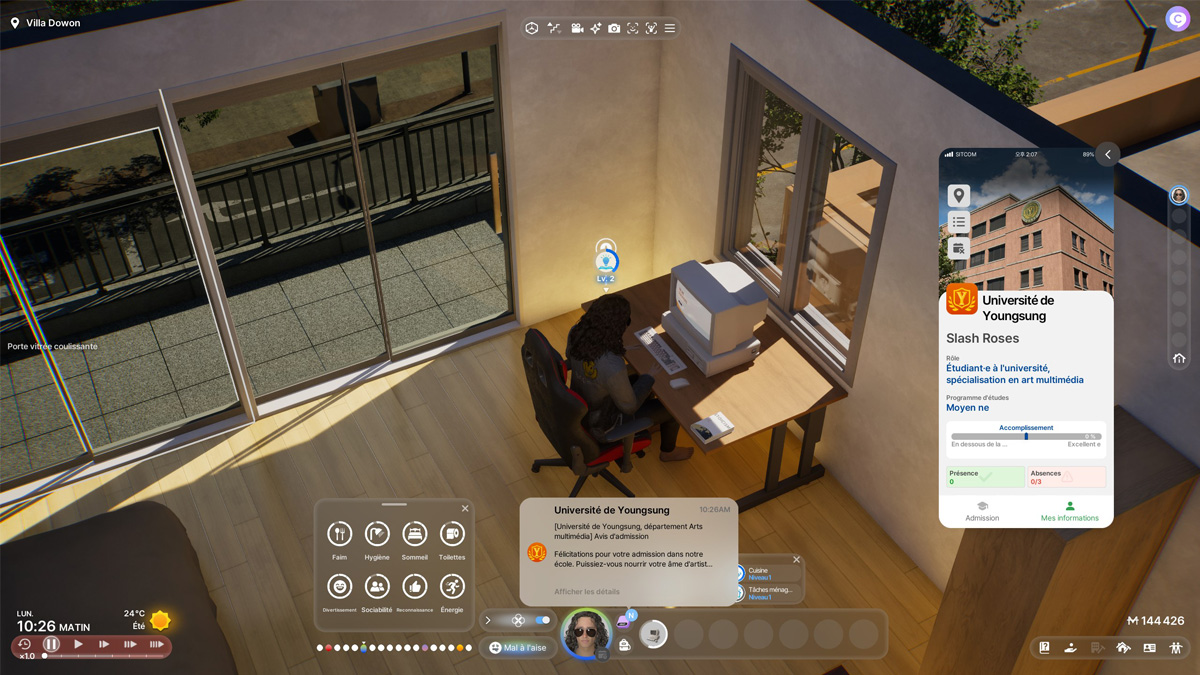The width and height of the screenshot is (1200, 675).
Task: Click the character portrait with sunglasses
Action: (x=586, y=634)
